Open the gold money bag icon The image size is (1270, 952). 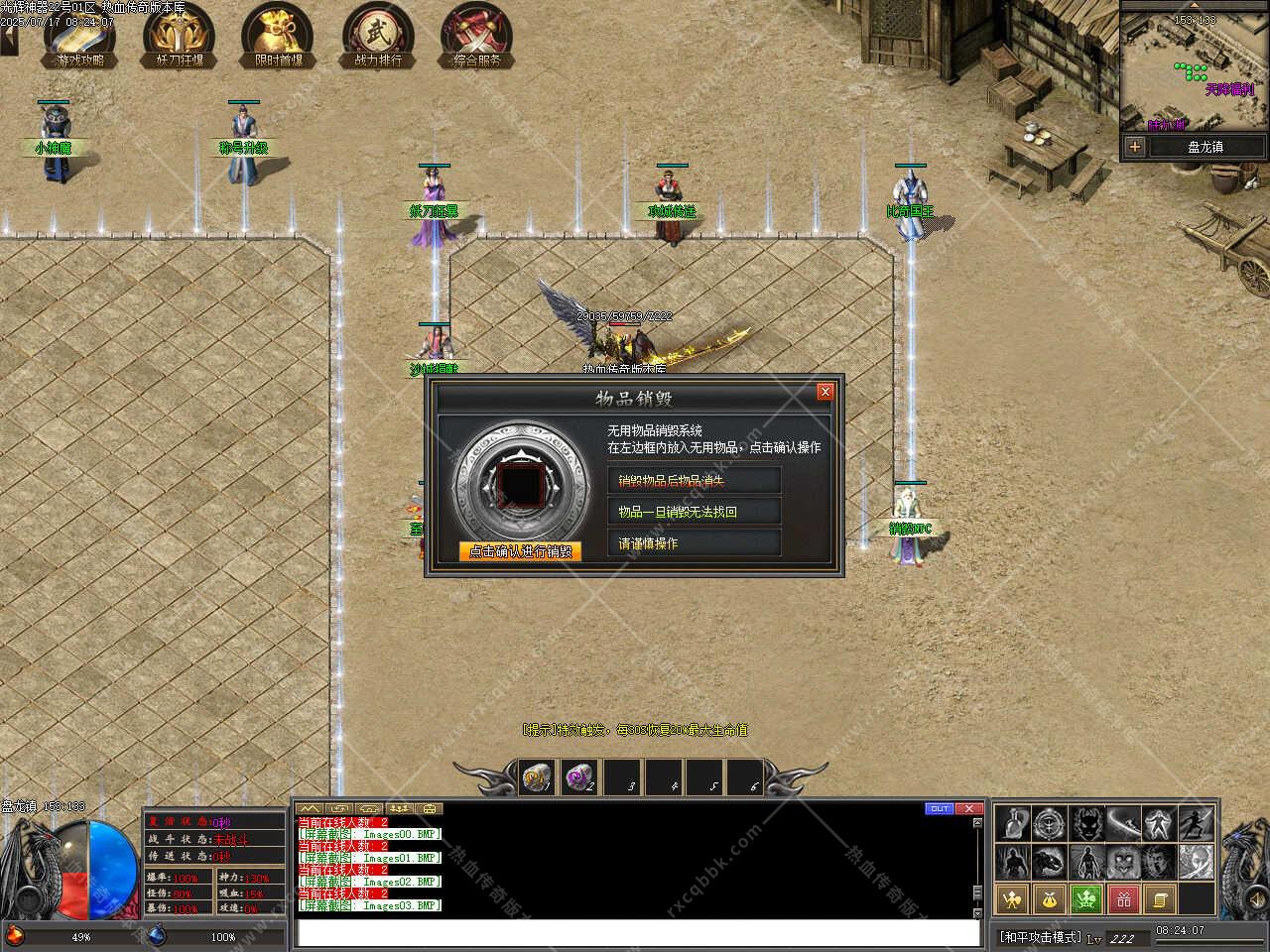1050,899
